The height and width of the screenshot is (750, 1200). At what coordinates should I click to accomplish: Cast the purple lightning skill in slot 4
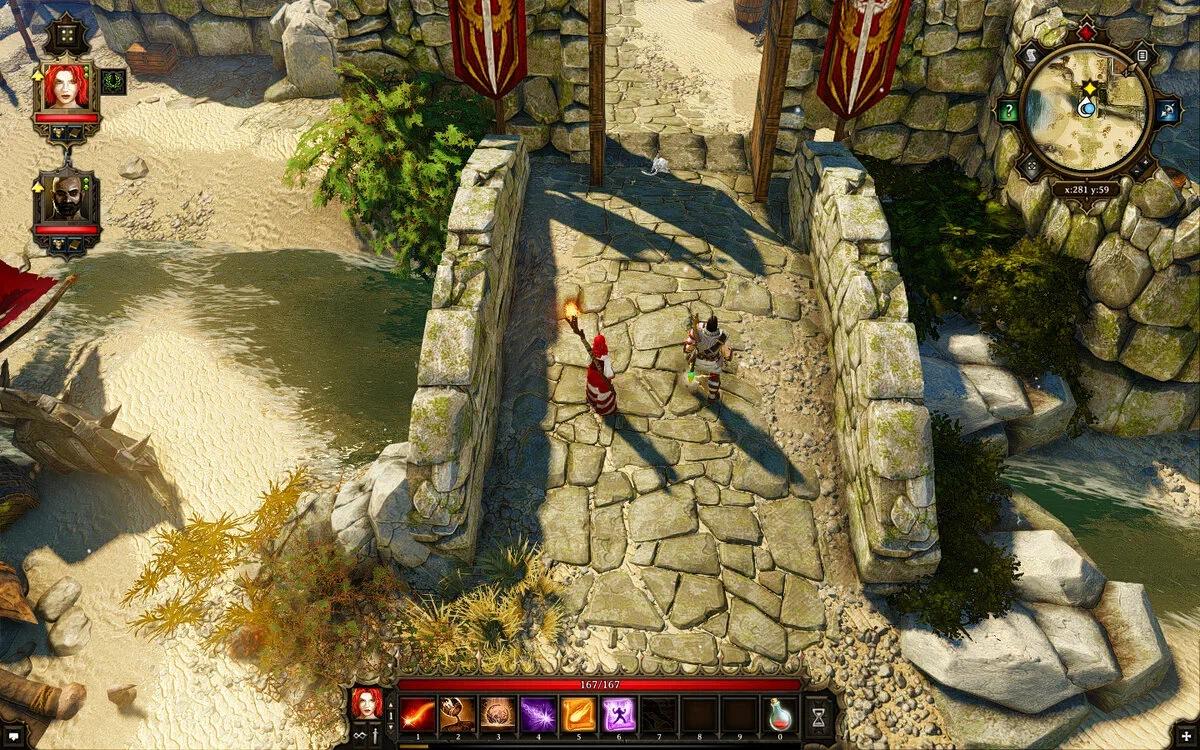pos(538,714)
